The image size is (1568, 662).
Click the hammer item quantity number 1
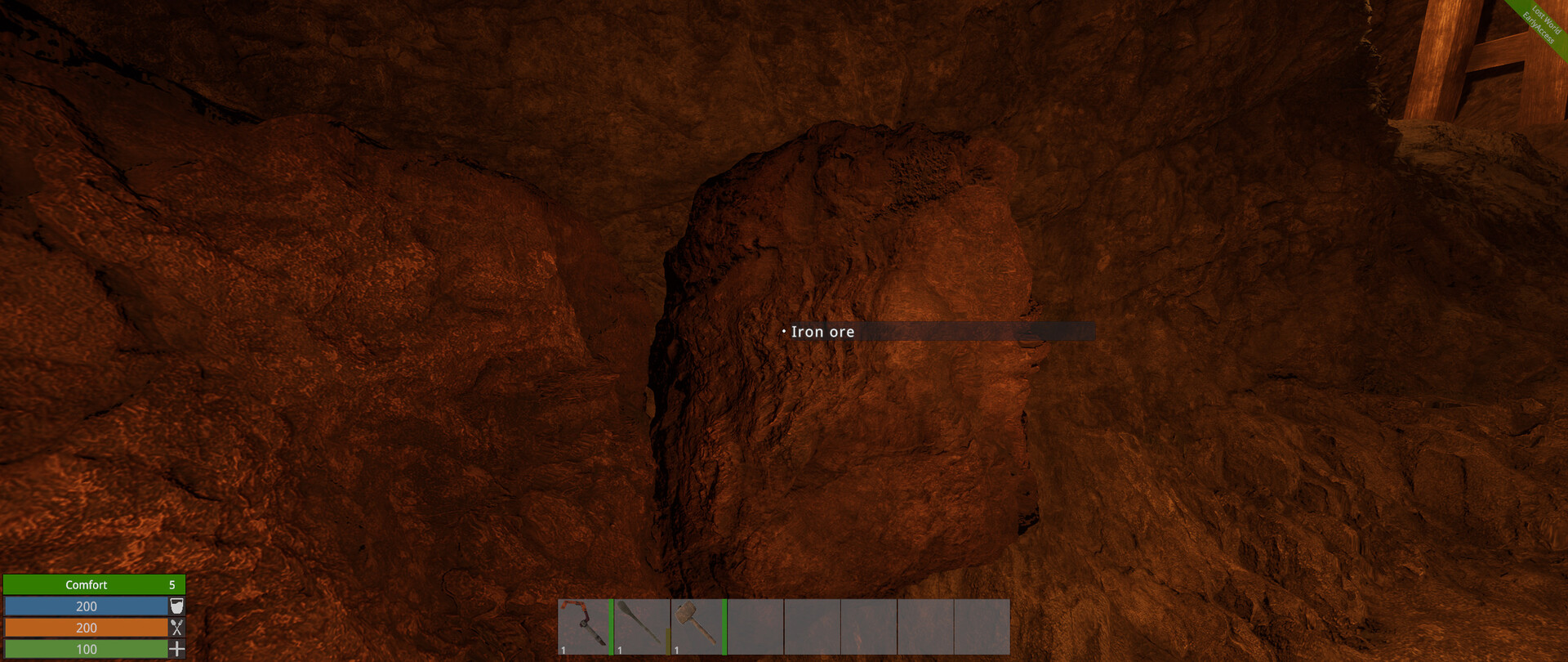[x=676, y=649]
